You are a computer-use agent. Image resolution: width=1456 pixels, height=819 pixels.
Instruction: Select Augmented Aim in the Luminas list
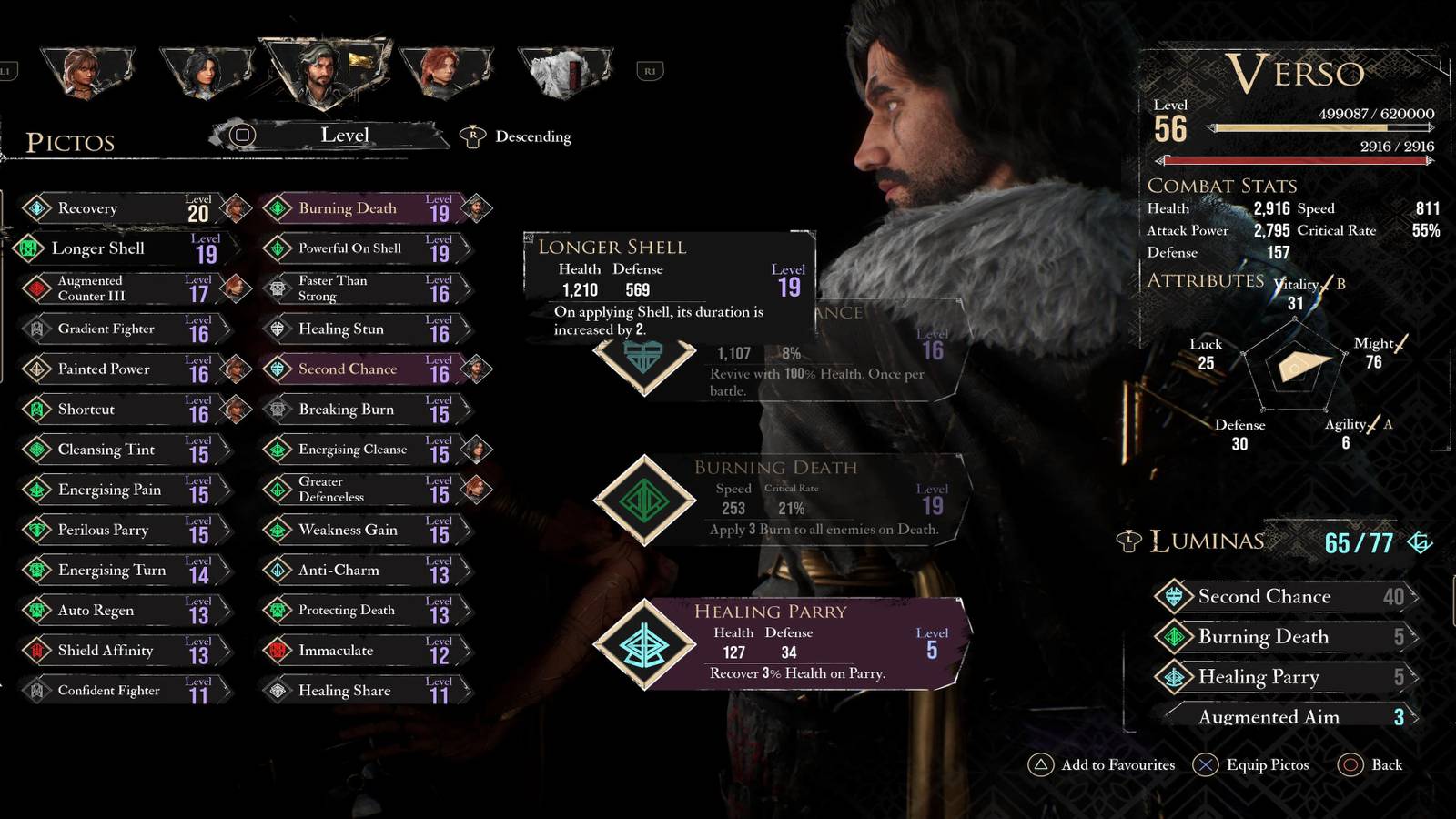click(1283, 717)
